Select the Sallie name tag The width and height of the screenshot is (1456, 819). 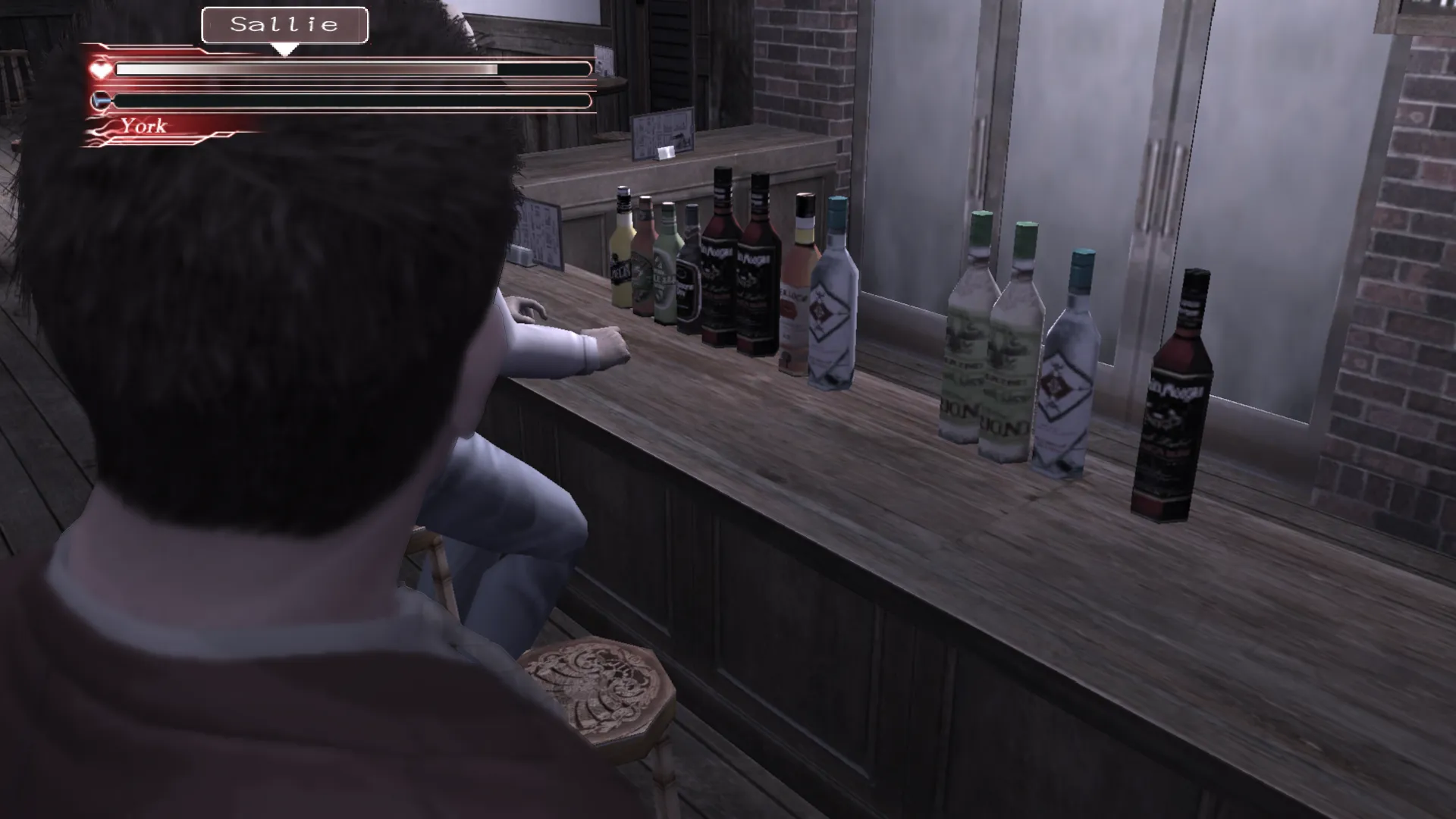[x=284, y=25]
